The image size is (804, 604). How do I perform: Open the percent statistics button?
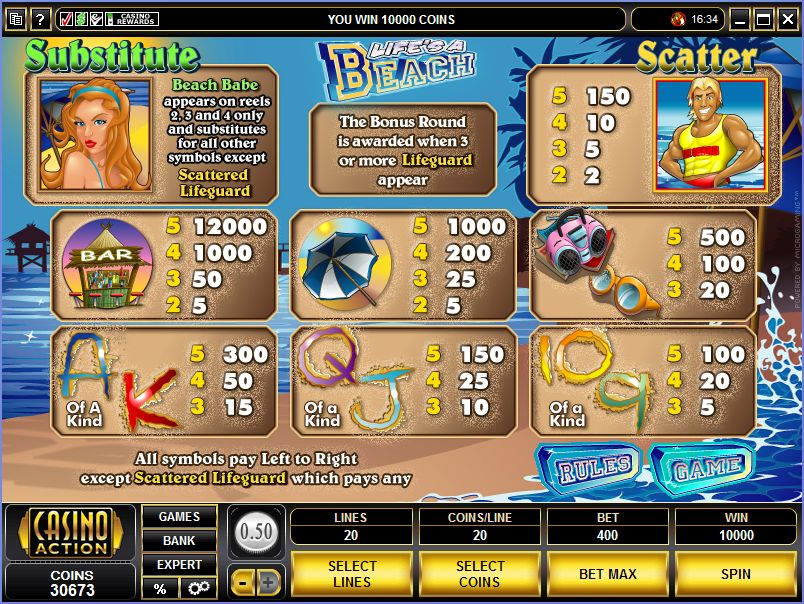click(160, 588)
